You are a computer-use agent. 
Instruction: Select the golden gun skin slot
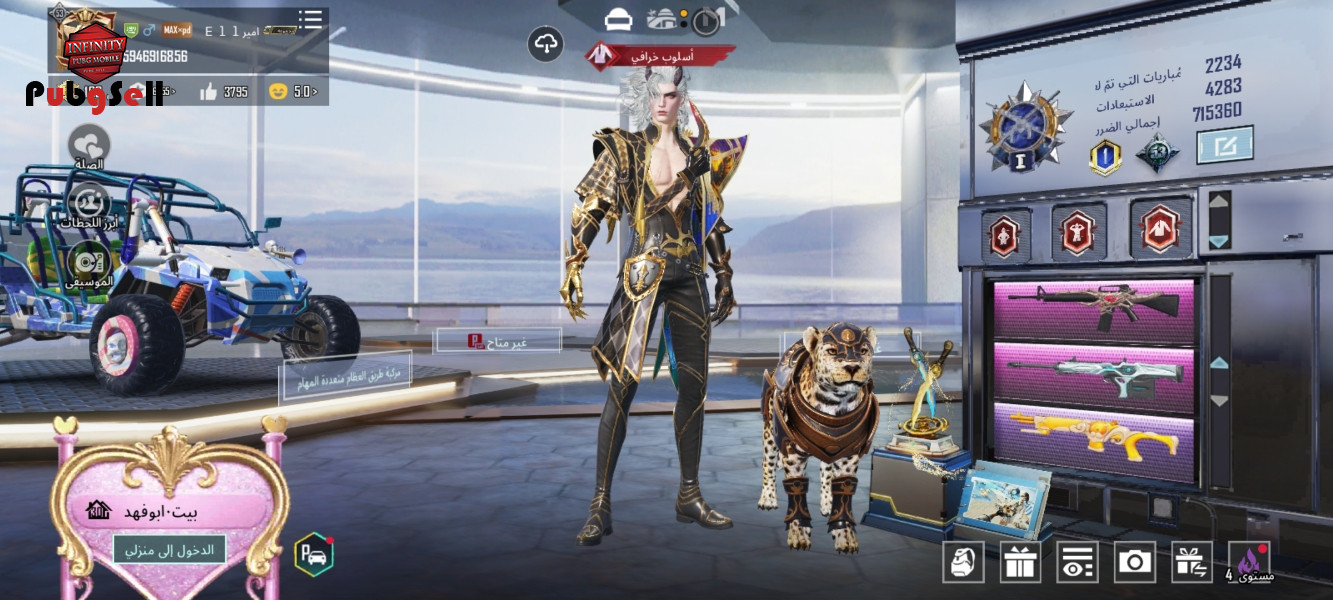pyautogui.click(x=1094, y=434)
